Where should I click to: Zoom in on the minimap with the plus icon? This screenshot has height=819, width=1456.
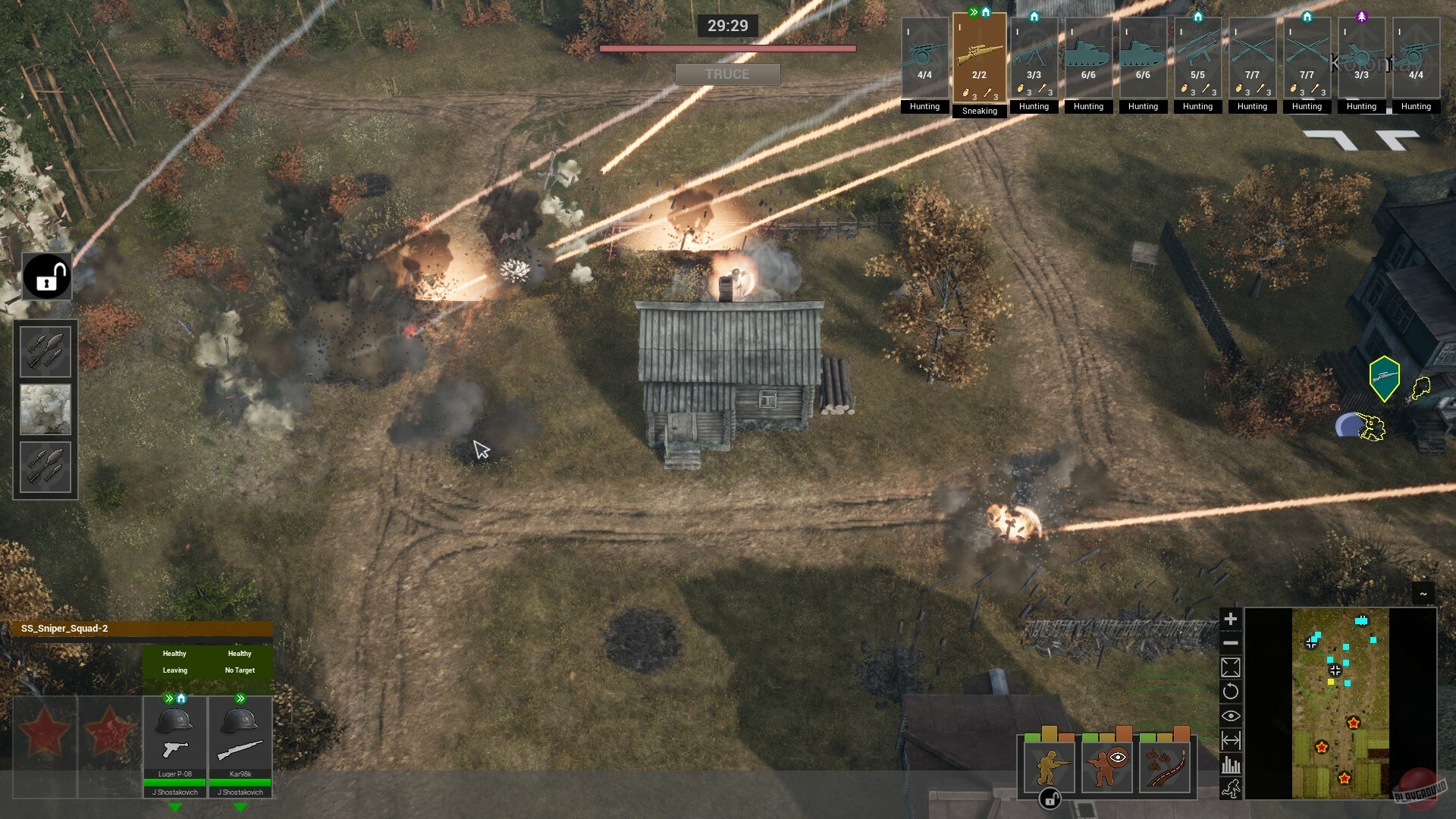click(1231, 618)
